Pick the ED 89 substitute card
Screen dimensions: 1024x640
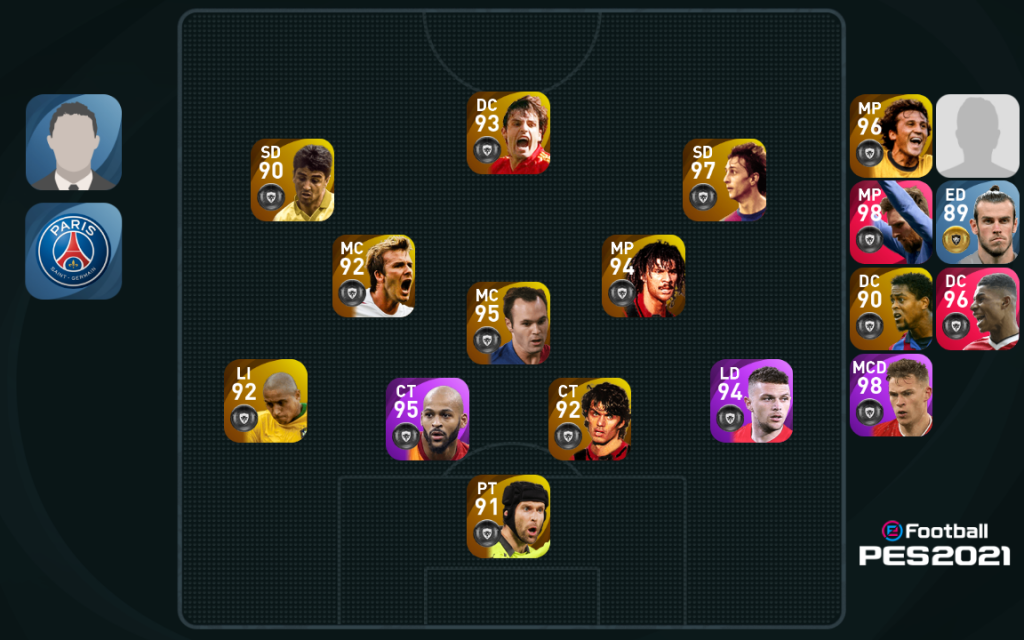(x=977, y=222)
